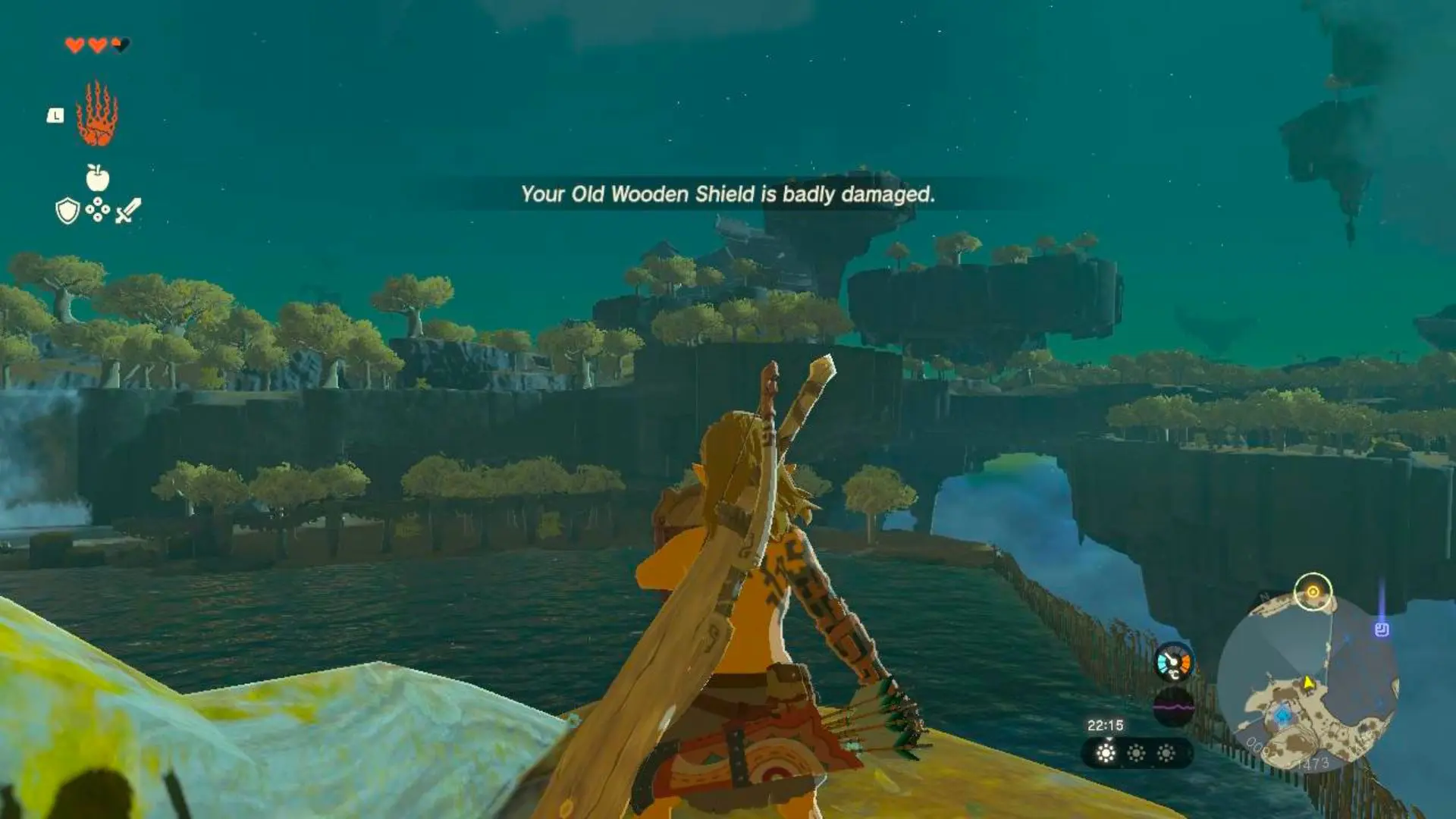Click the 22:15 clock display
This screenshot has width=1456, height=819.
pyautogui.click(x=1104, y=724)
